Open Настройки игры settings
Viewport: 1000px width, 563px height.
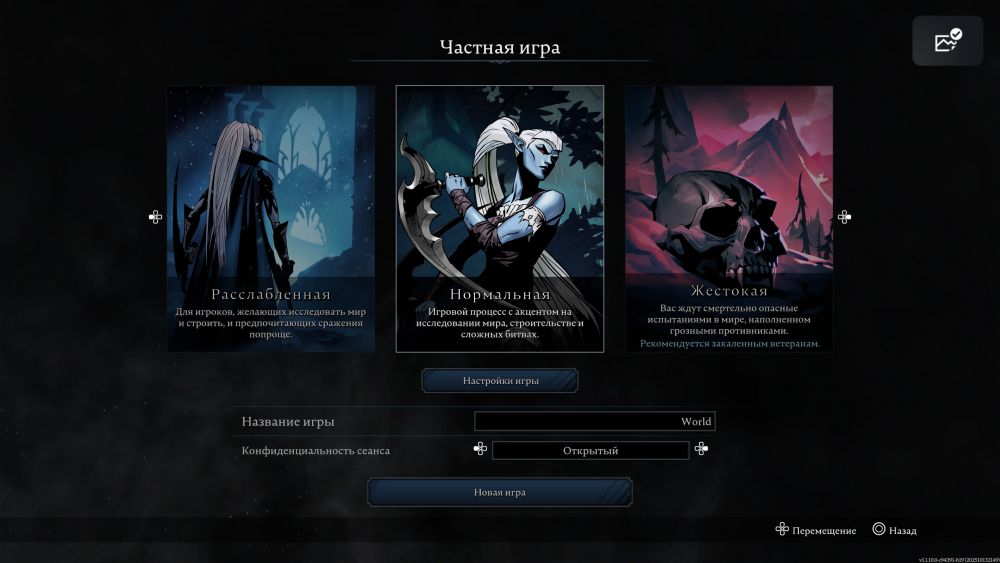click(500, 381)
